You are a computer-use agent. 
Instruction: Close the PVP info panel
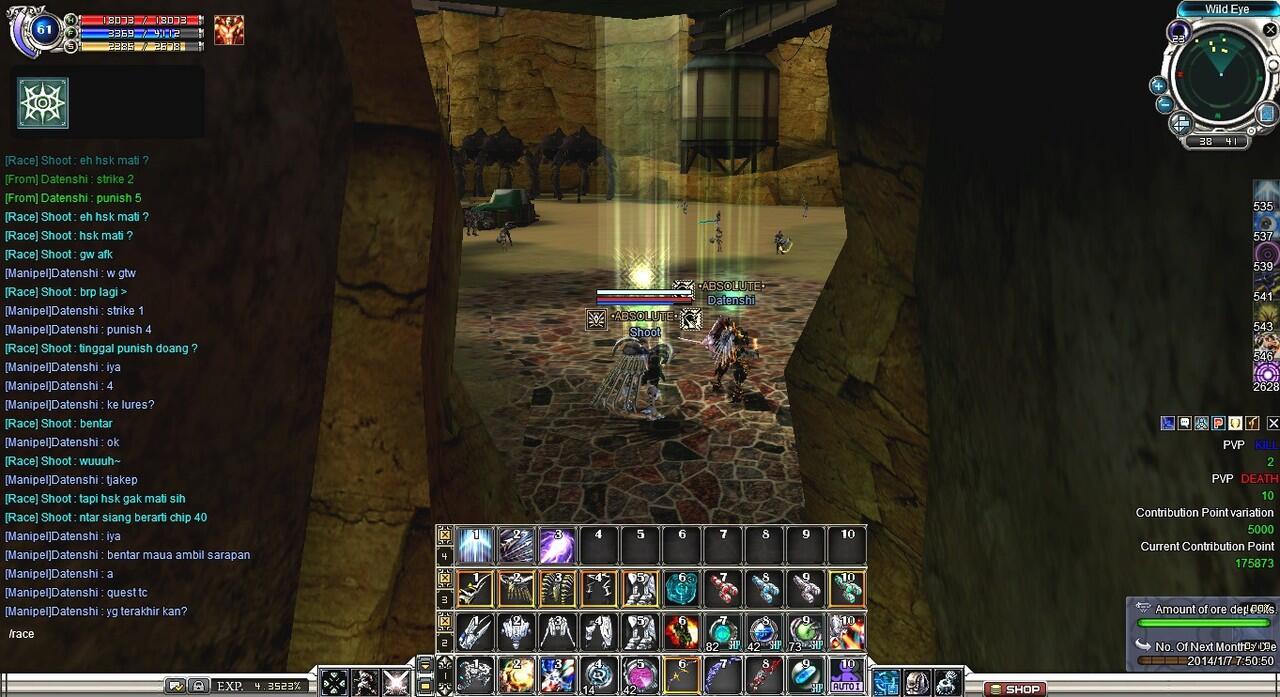1273,424
